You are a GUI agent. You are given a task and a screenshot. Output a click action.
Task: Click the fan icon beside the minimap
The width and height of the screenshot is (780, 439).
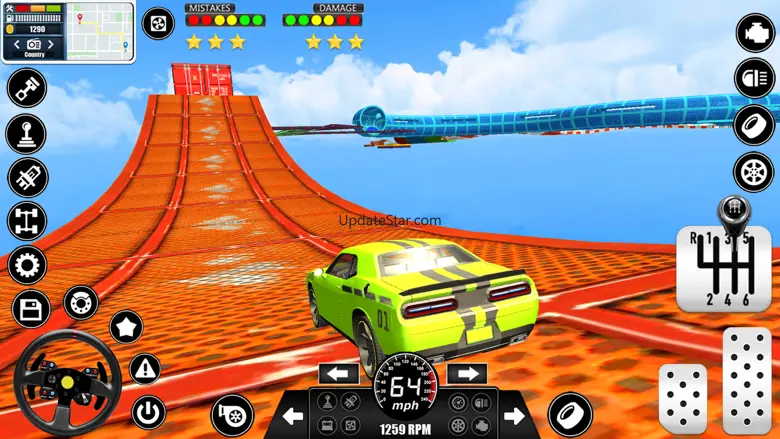tap(158, 23)
